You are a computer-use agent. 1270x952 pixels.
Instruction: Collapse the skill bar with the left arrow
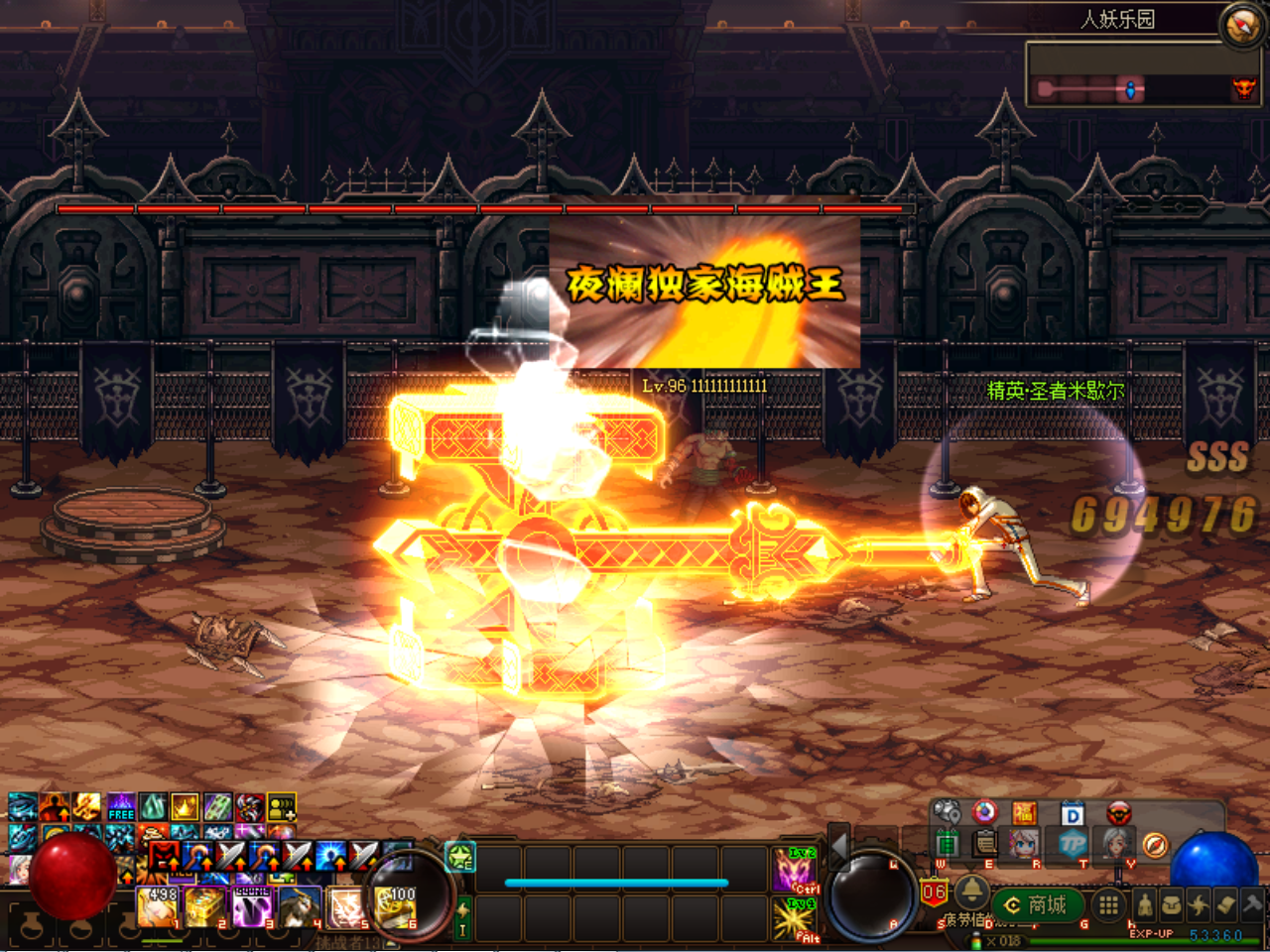[839, 848]
